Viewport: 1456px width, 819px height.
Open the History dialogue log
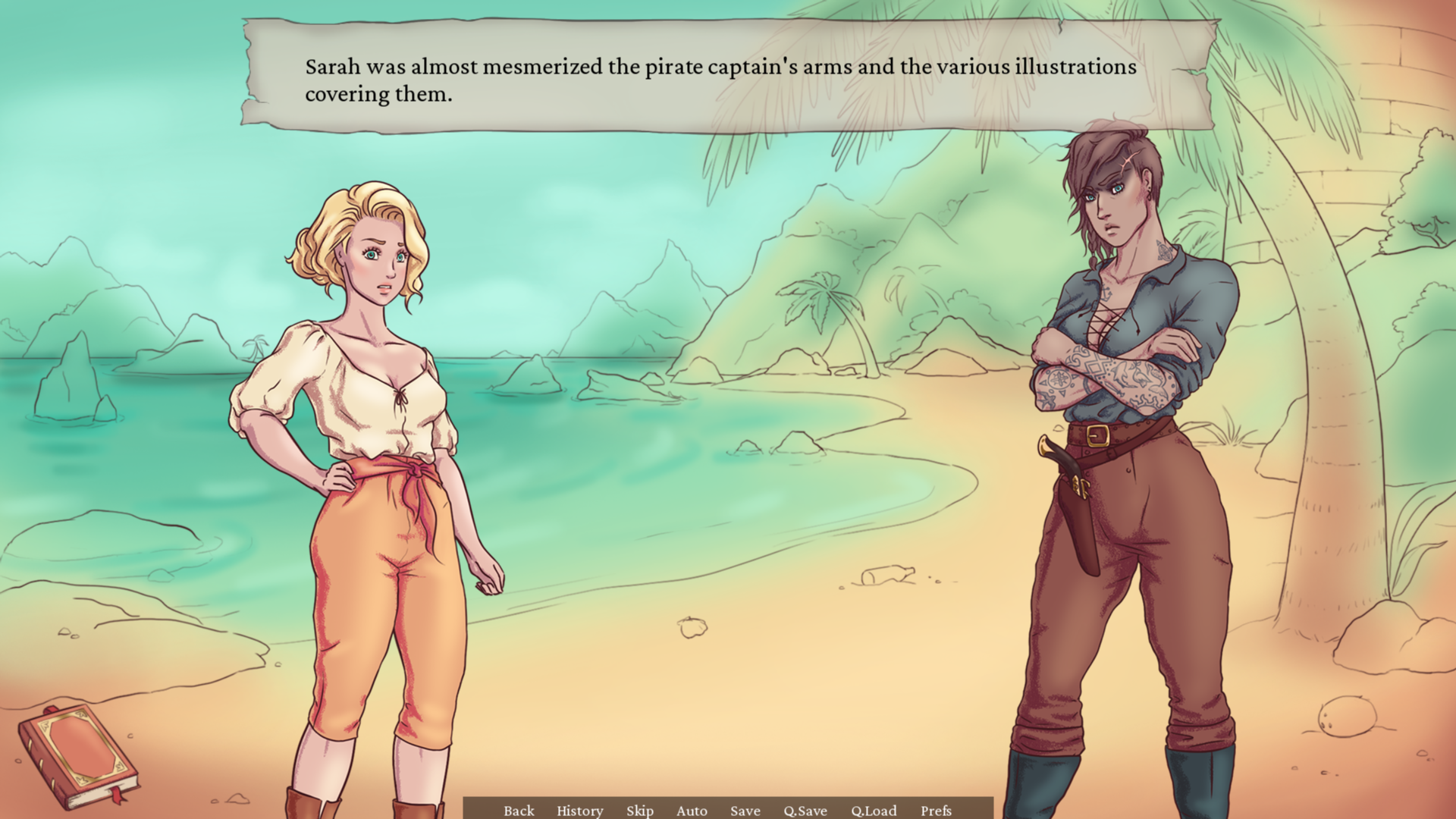pyautogui.click(x=580, y=811)
